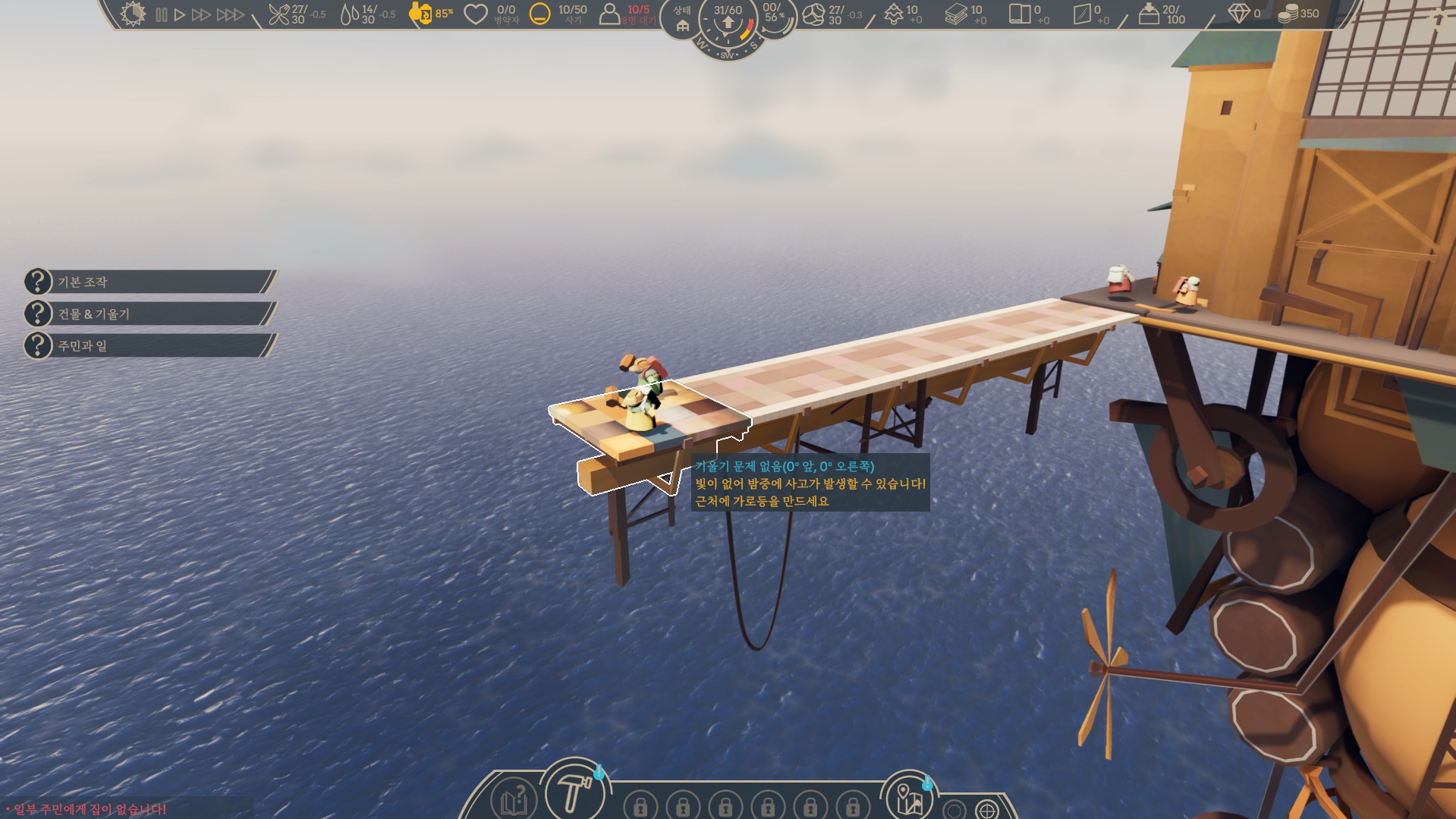Open the 상태 status house button
The image size is (1456, 819).
point(682,20)
